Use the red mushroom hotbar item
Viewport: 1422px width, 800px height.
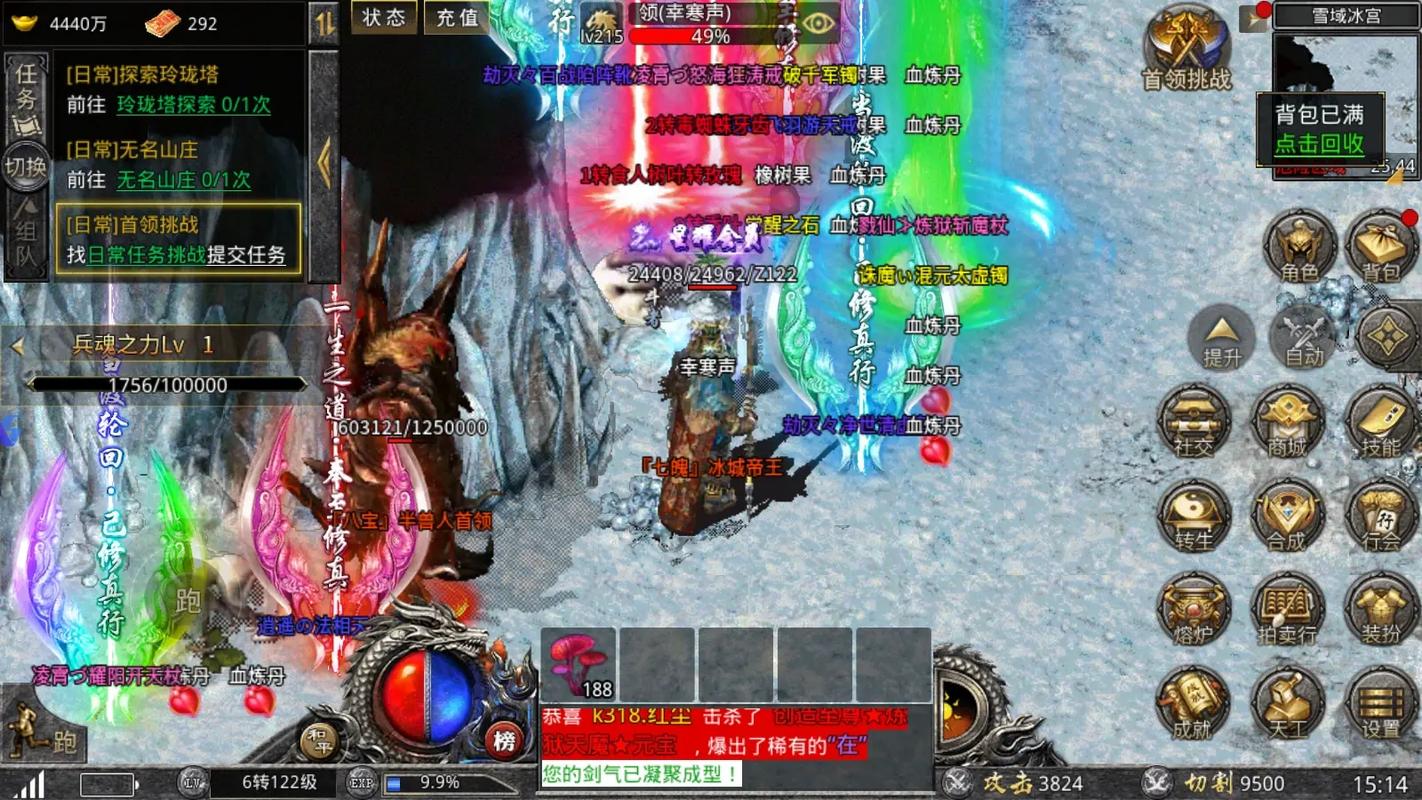pos(578,664)
